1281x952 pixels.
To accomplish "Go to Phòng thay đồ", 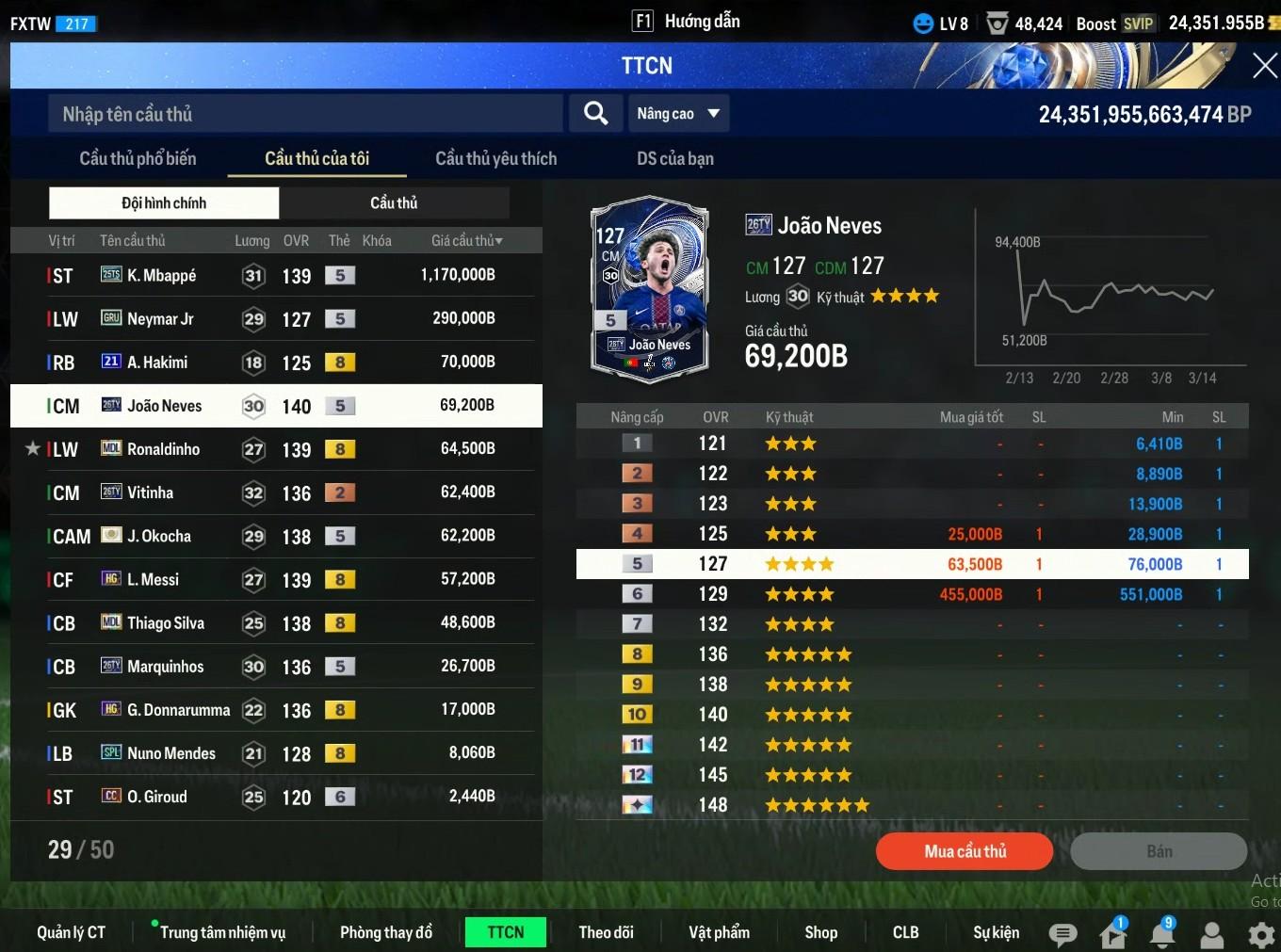I will tap(385, 932).
